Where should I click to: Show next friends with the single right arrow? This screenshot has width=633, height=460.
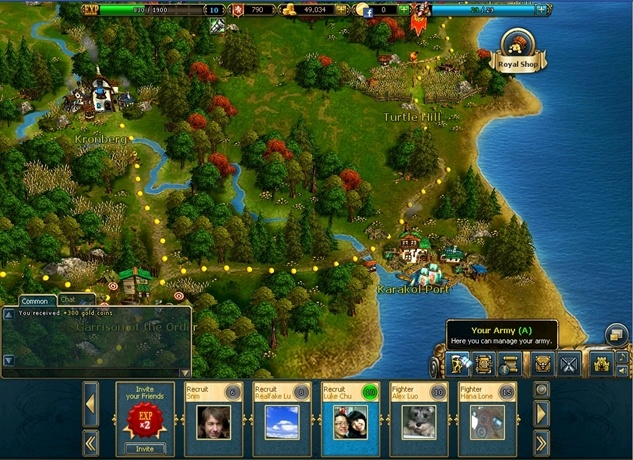pos(542,412)
